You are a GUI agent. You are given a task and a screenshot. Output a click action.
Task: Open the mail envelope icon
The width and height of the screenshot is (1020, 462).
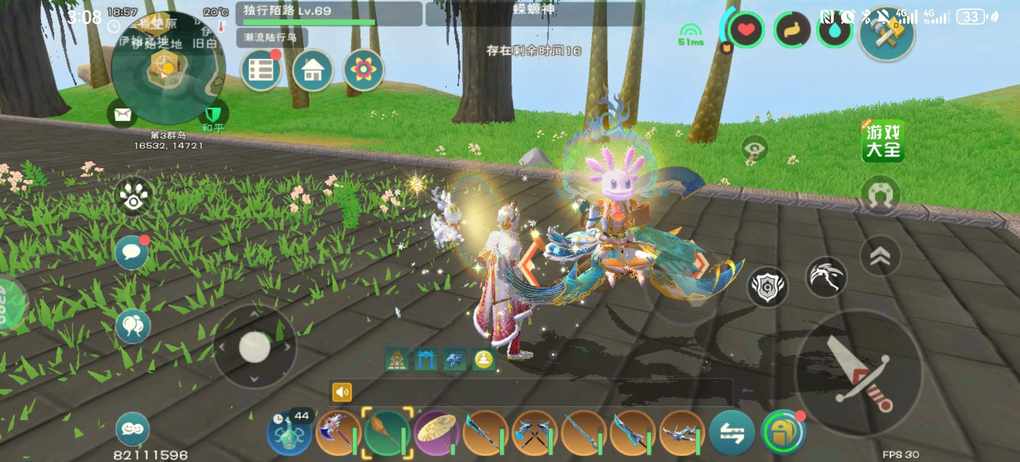coord(123,114)
